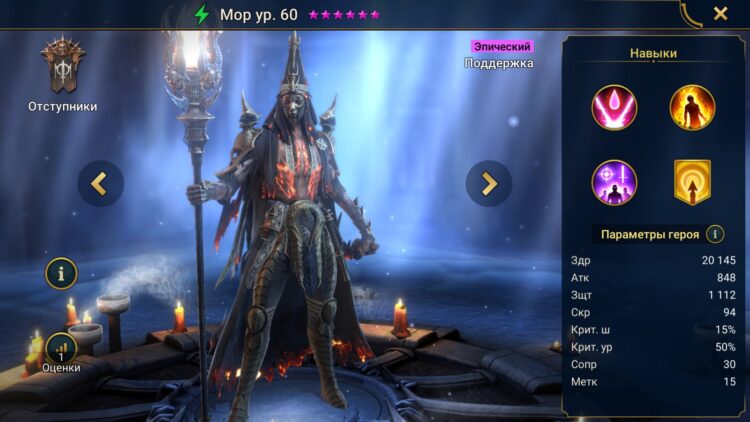Select the golden arrow aura skill icon

[x=692, y=182]
